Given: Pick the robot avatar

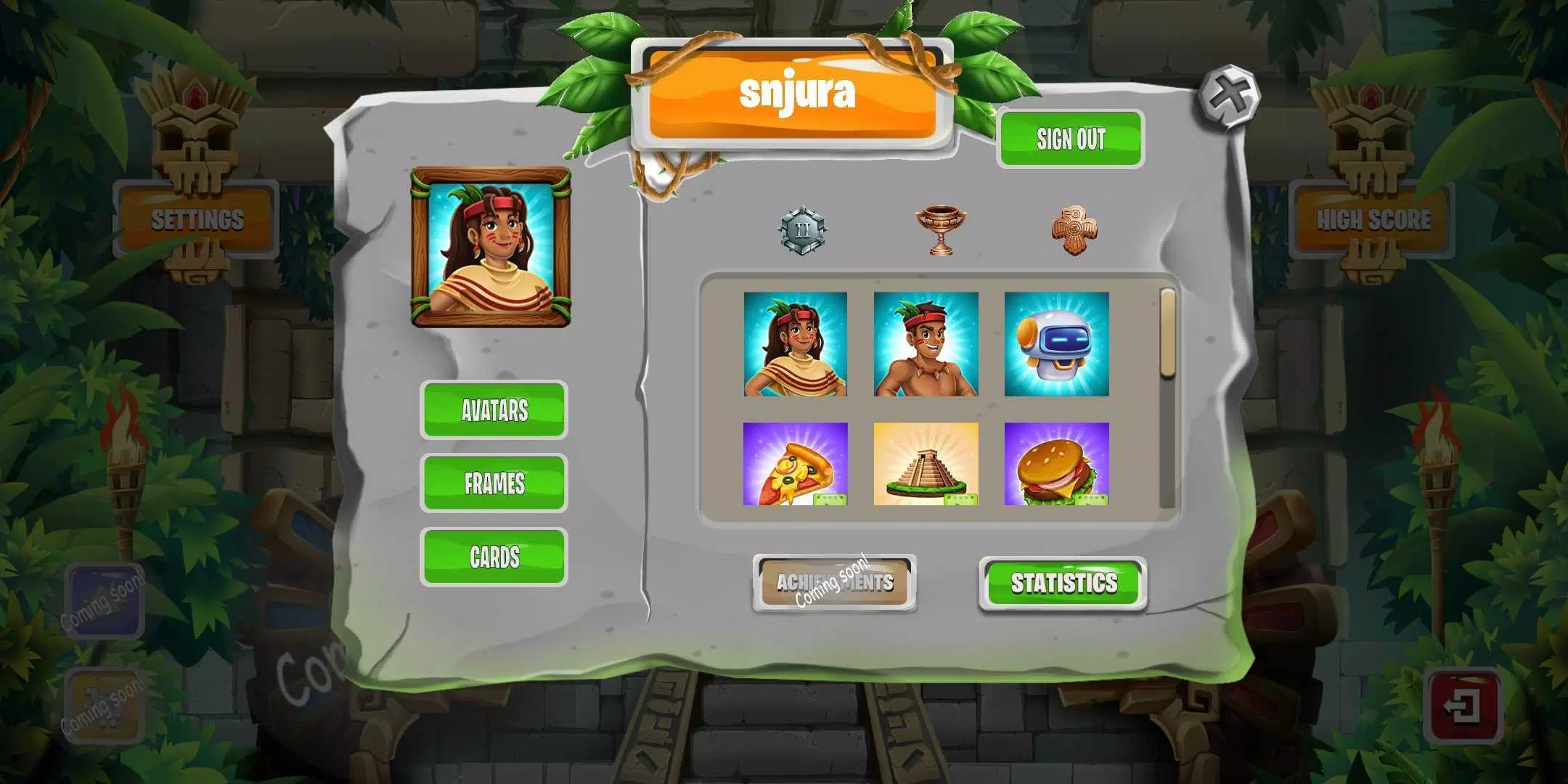Looking at the screenshot, I should click(x=1056, y=344).
